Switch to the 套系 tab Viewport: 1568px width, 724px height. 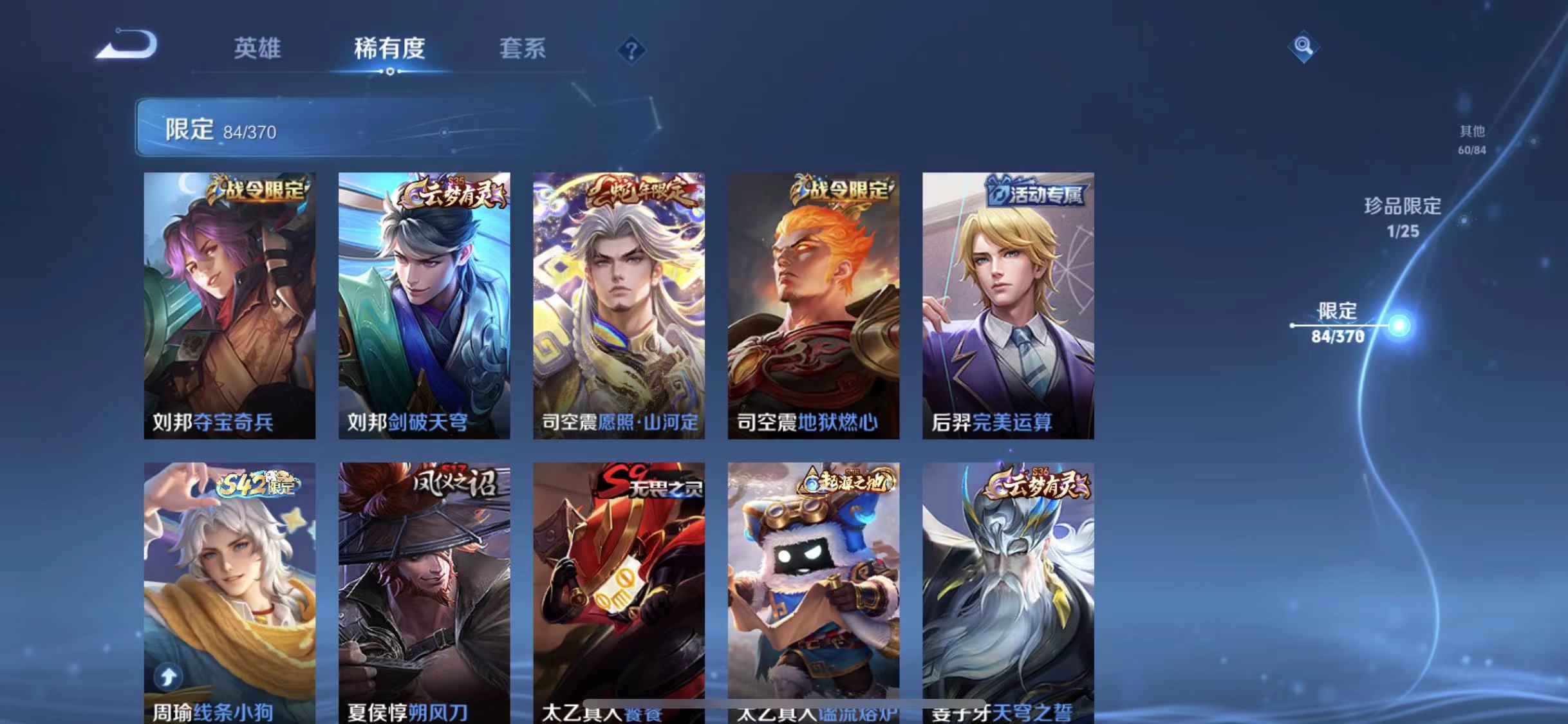click(523, 50)
